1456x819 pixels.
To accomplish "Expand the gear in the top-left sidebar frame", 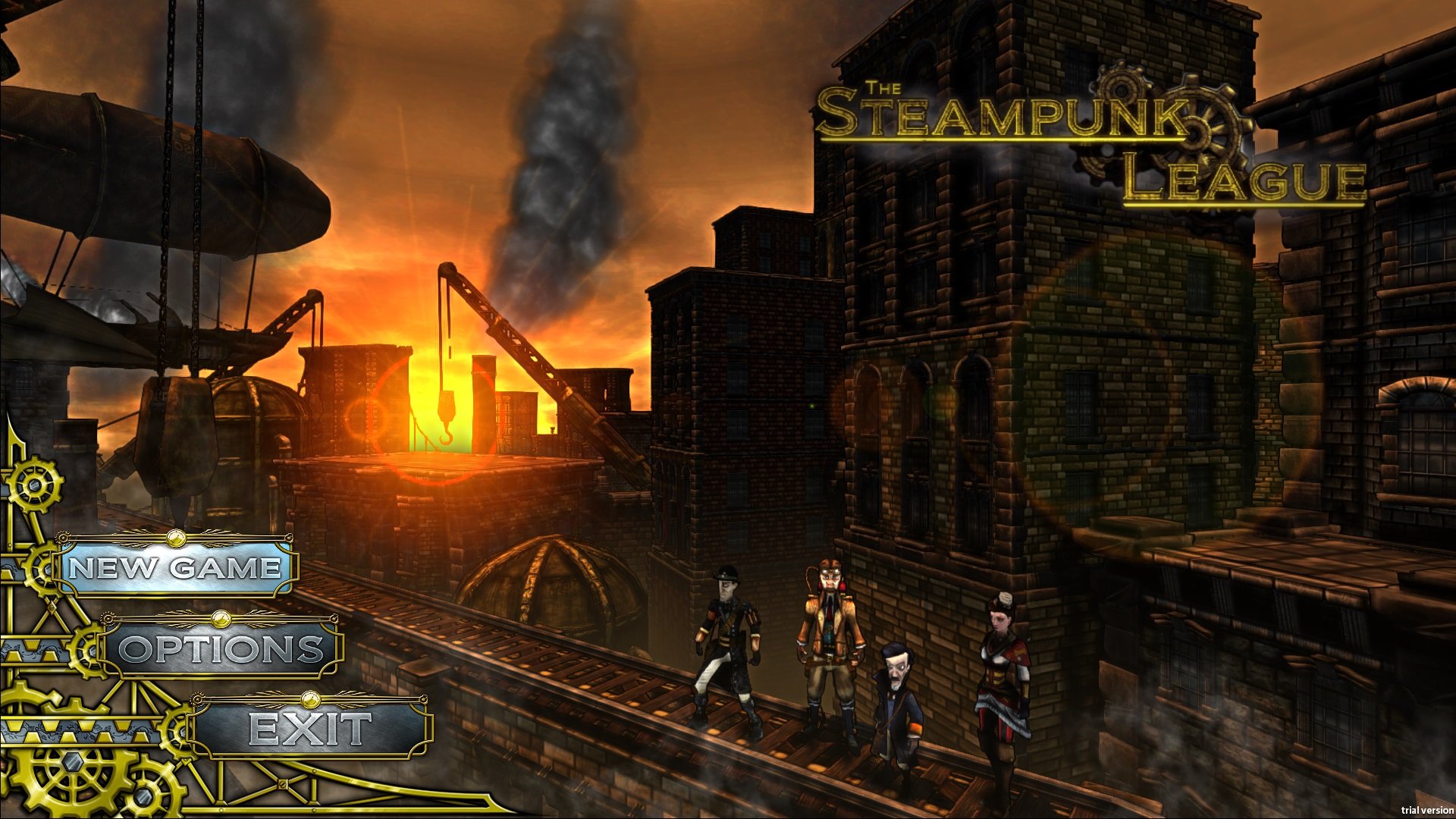I will pyautogui.click(x=34, y=485).
